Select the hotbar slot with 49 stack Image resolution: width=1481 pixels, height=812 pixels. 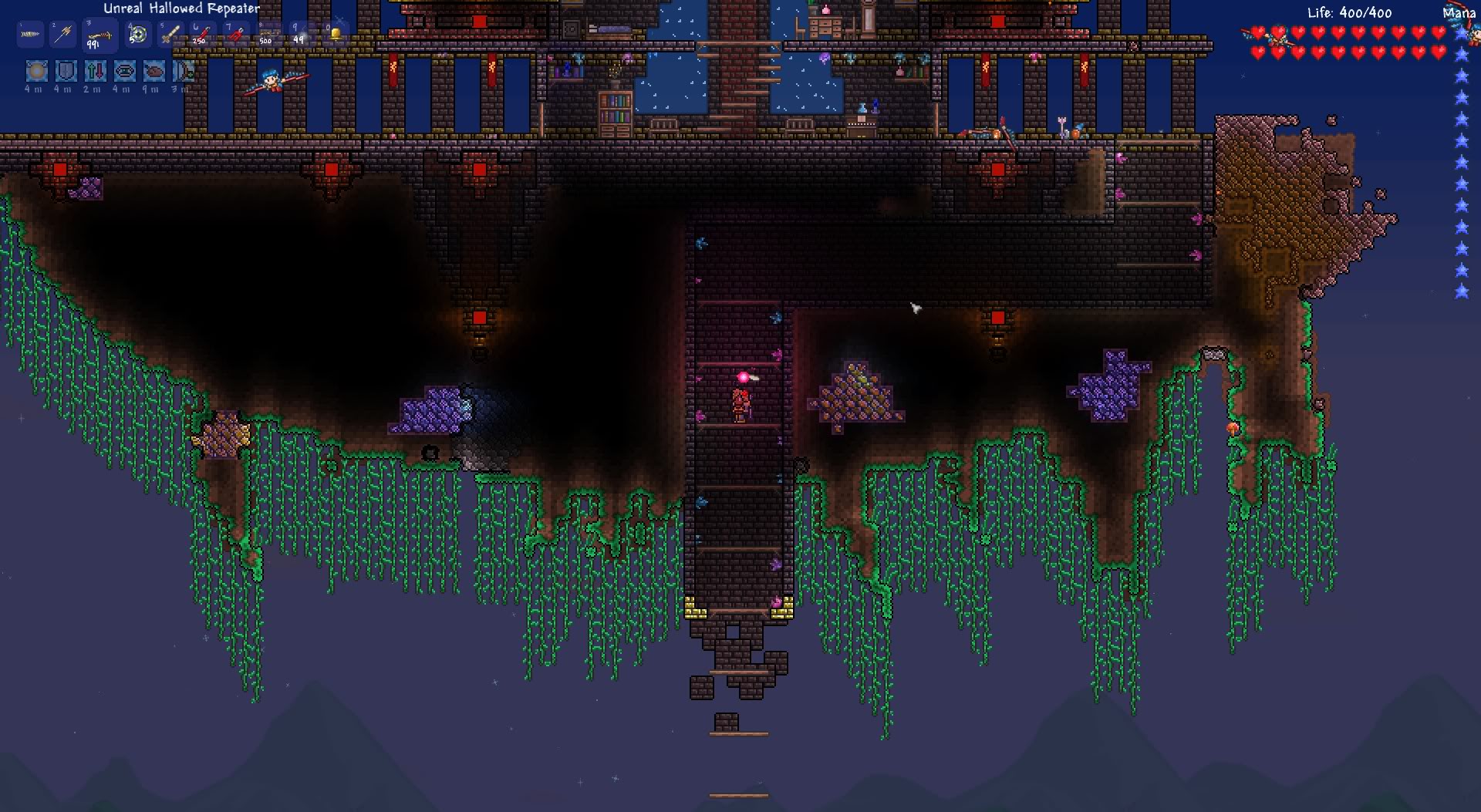(302, 35)
